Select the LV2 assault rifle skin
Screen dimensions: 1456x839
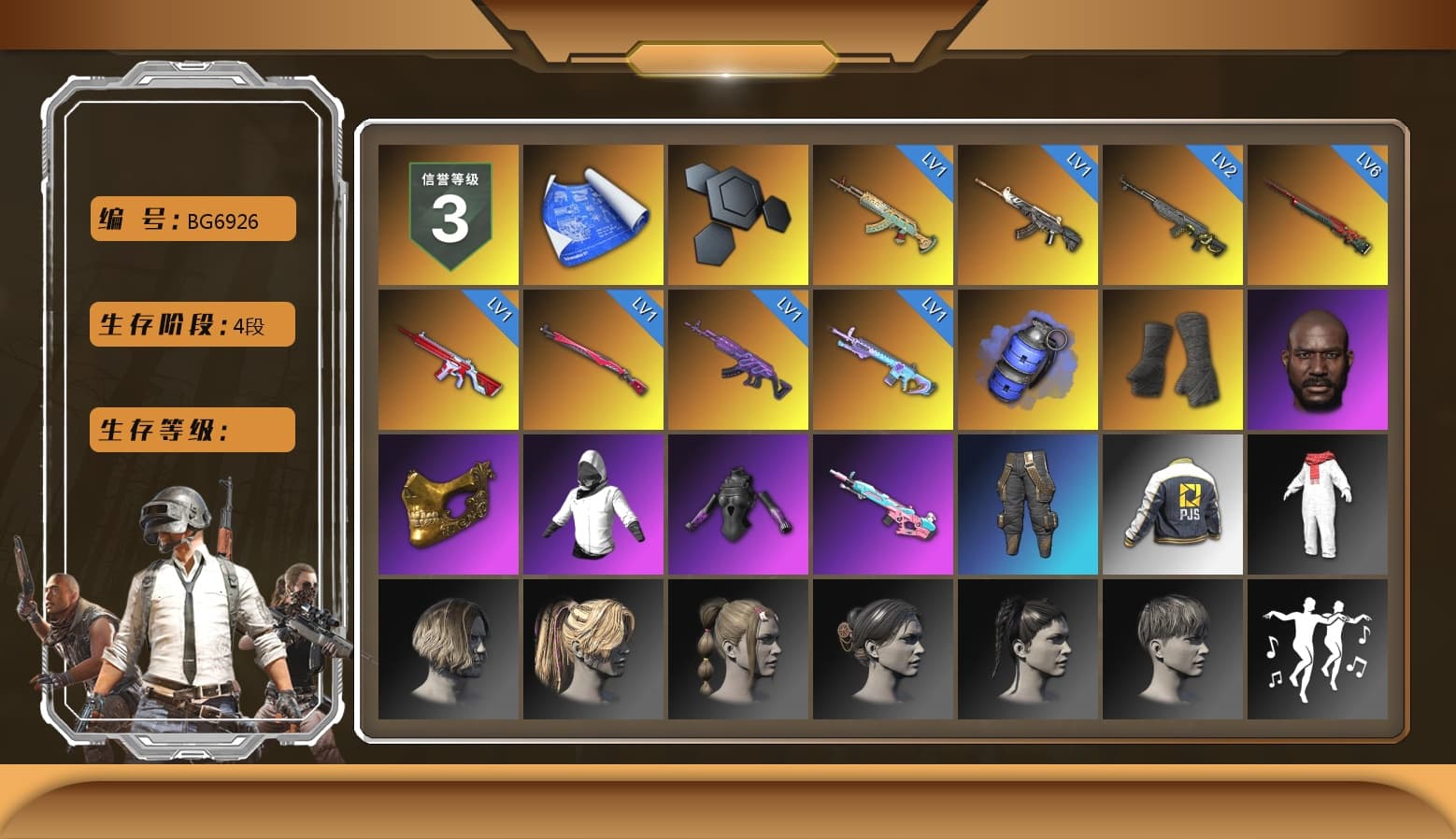1173,213
